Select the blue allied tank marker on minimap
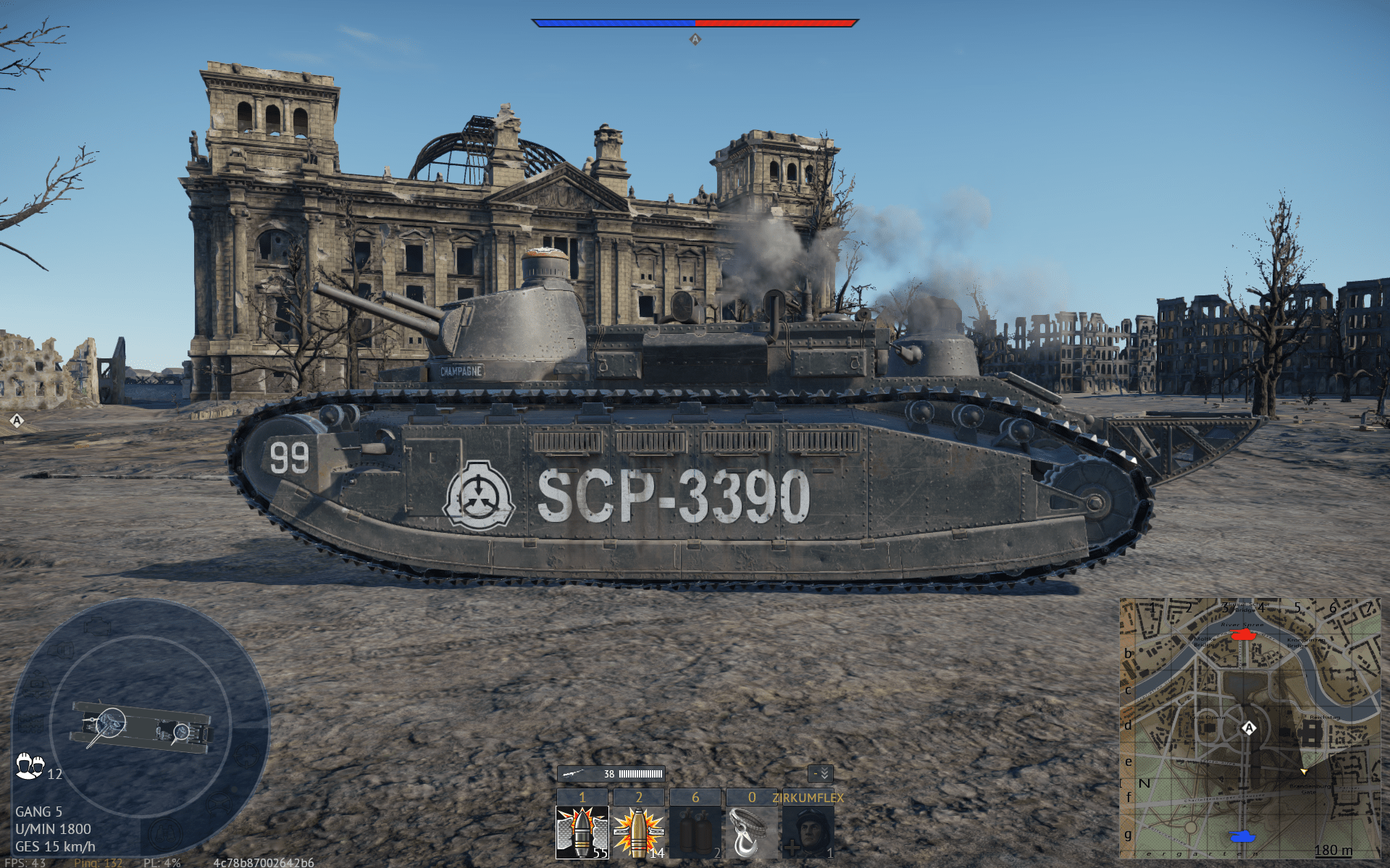The image size is (1390, 868). (1243, 836)
